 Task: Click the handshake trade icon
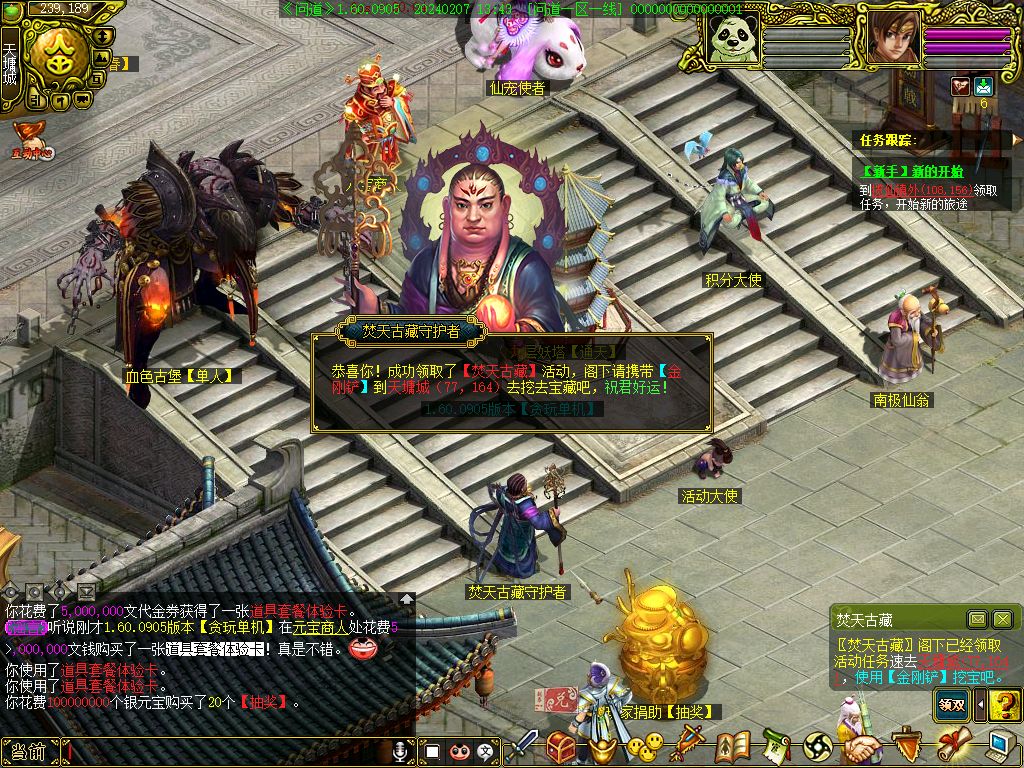pos(863,746)
